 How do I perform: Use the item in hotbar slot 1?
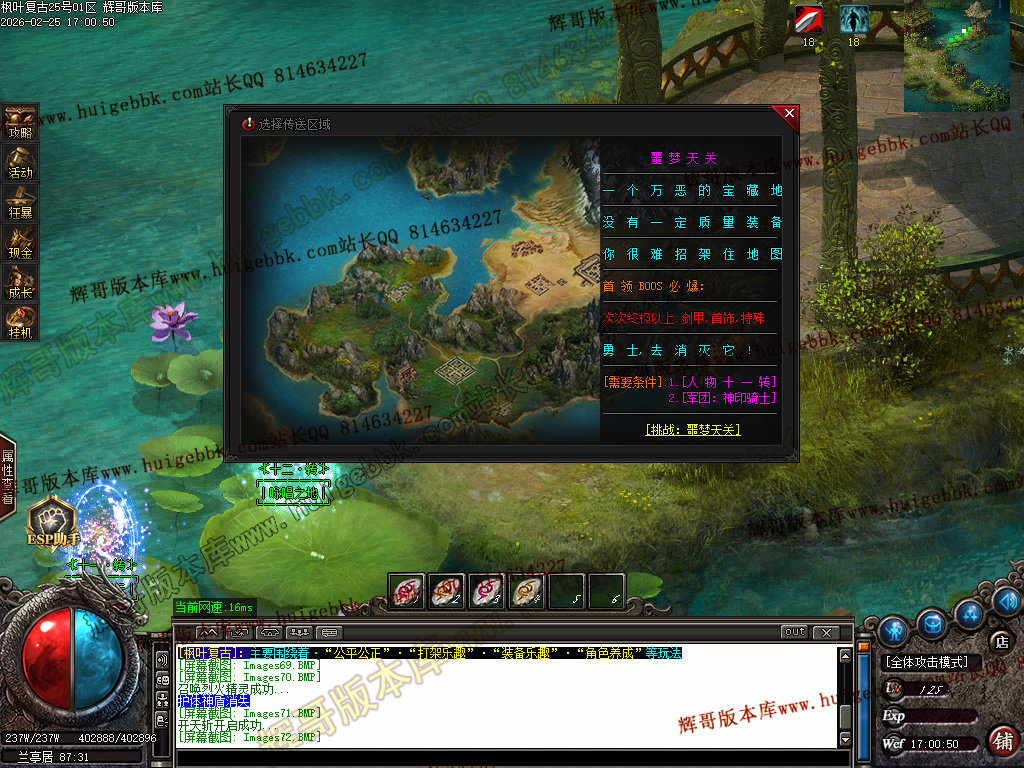pyautogui.click(x=407, y=591)
